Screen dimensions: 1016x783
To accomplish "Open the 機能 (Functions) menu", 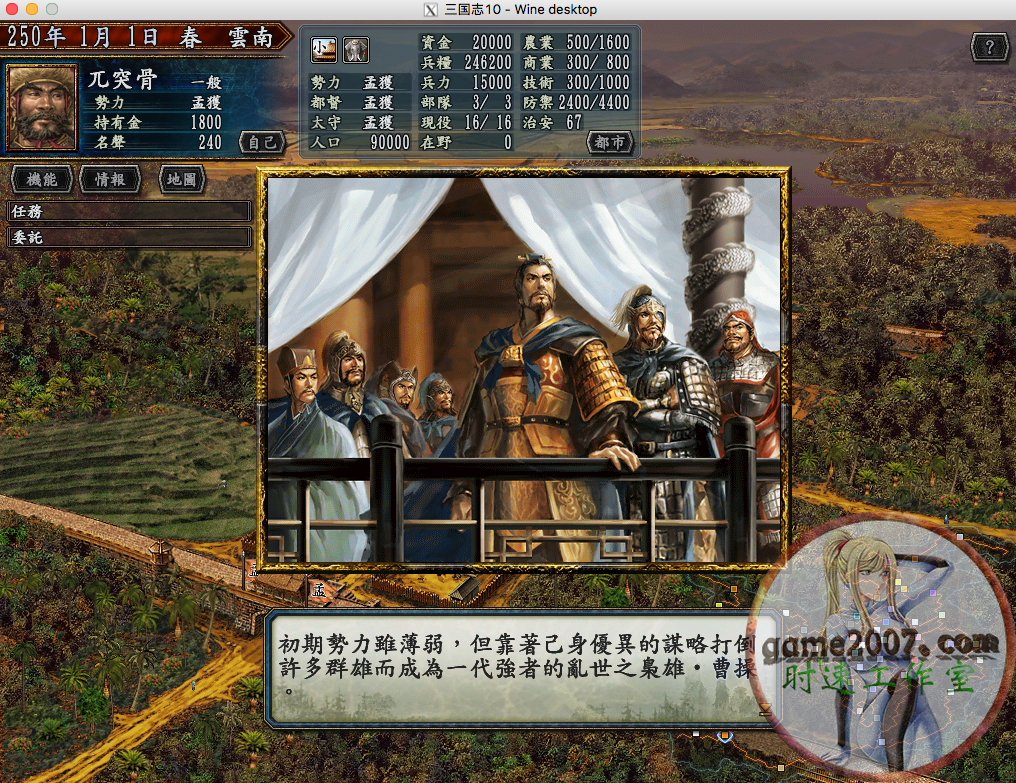I will (42, 180).
